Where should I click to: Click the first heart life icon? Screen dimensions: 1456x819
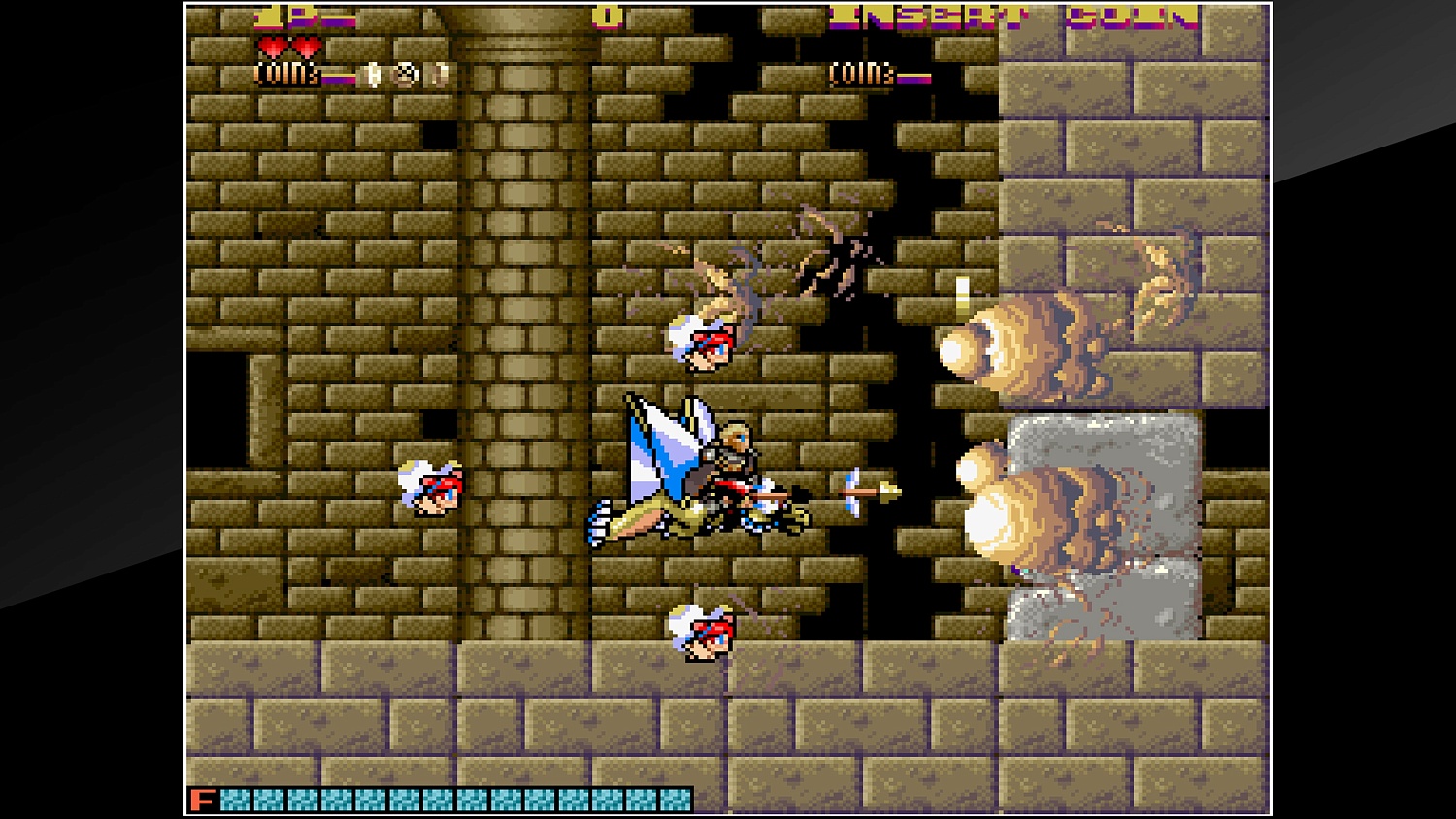click(273, 46)
